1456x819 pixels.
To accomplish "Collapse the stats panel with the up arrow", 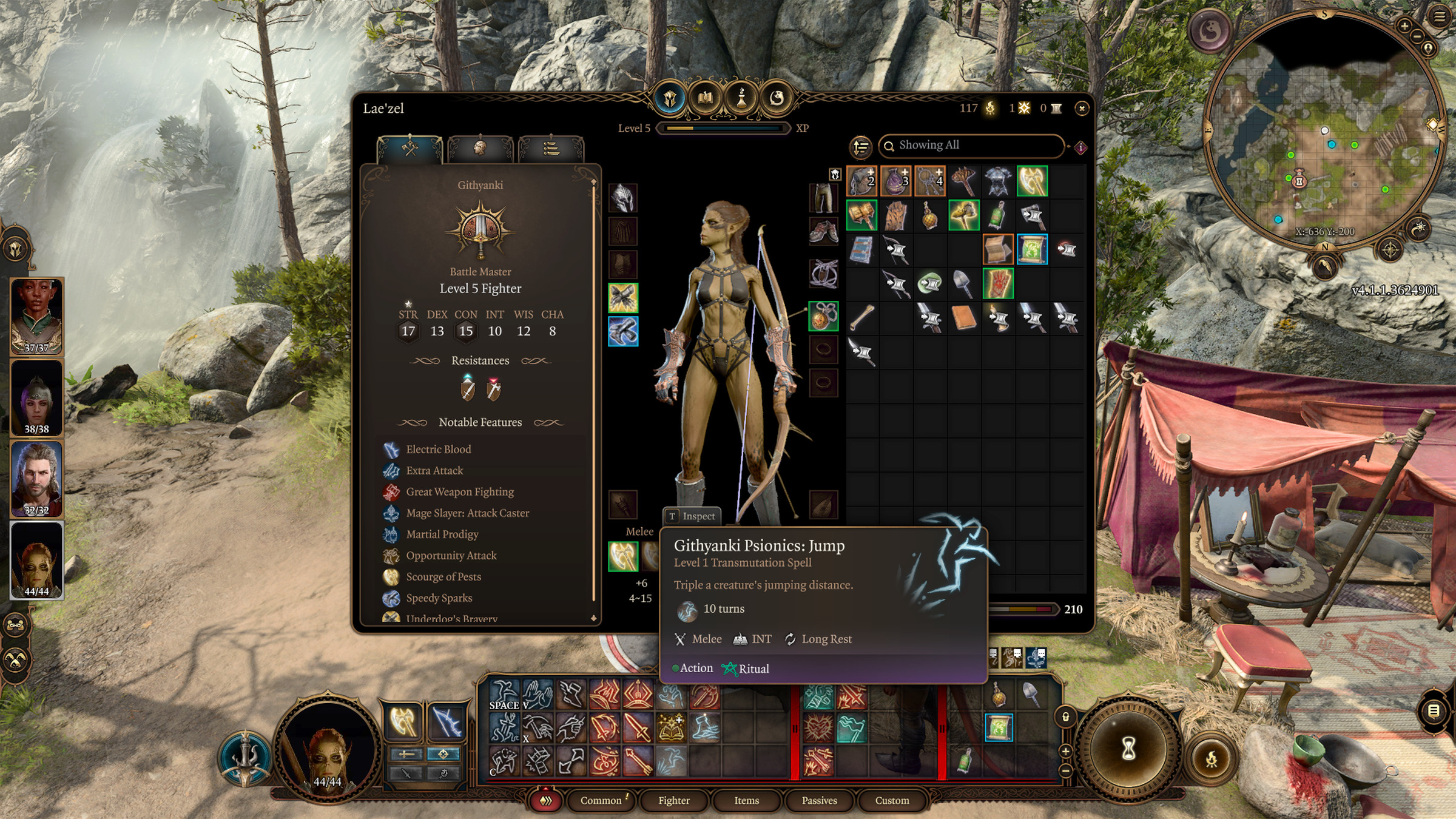I will pyautogui.click(x=593, y=181).
